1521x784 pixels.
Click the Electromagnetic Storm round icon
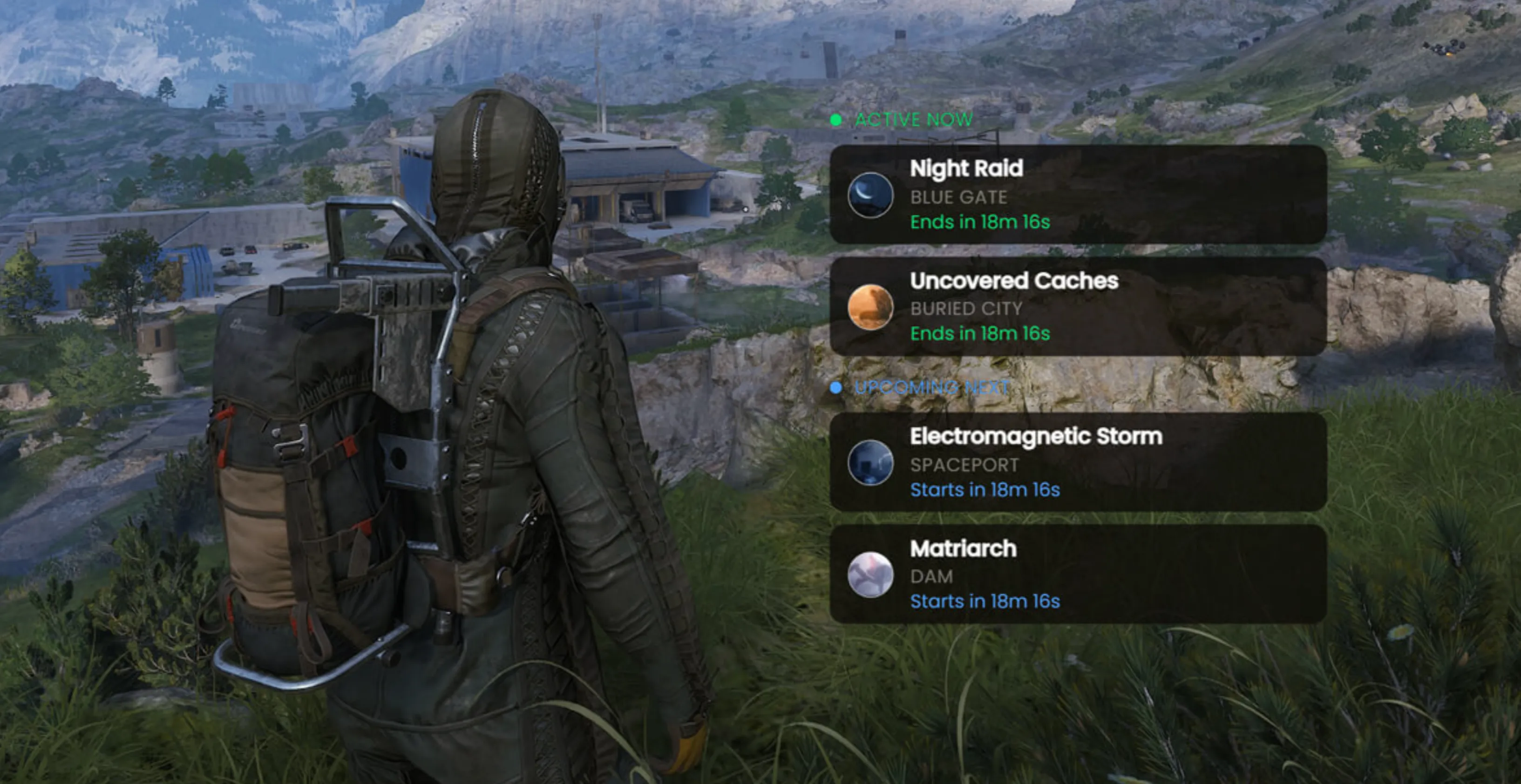click(x=870, y=462)
